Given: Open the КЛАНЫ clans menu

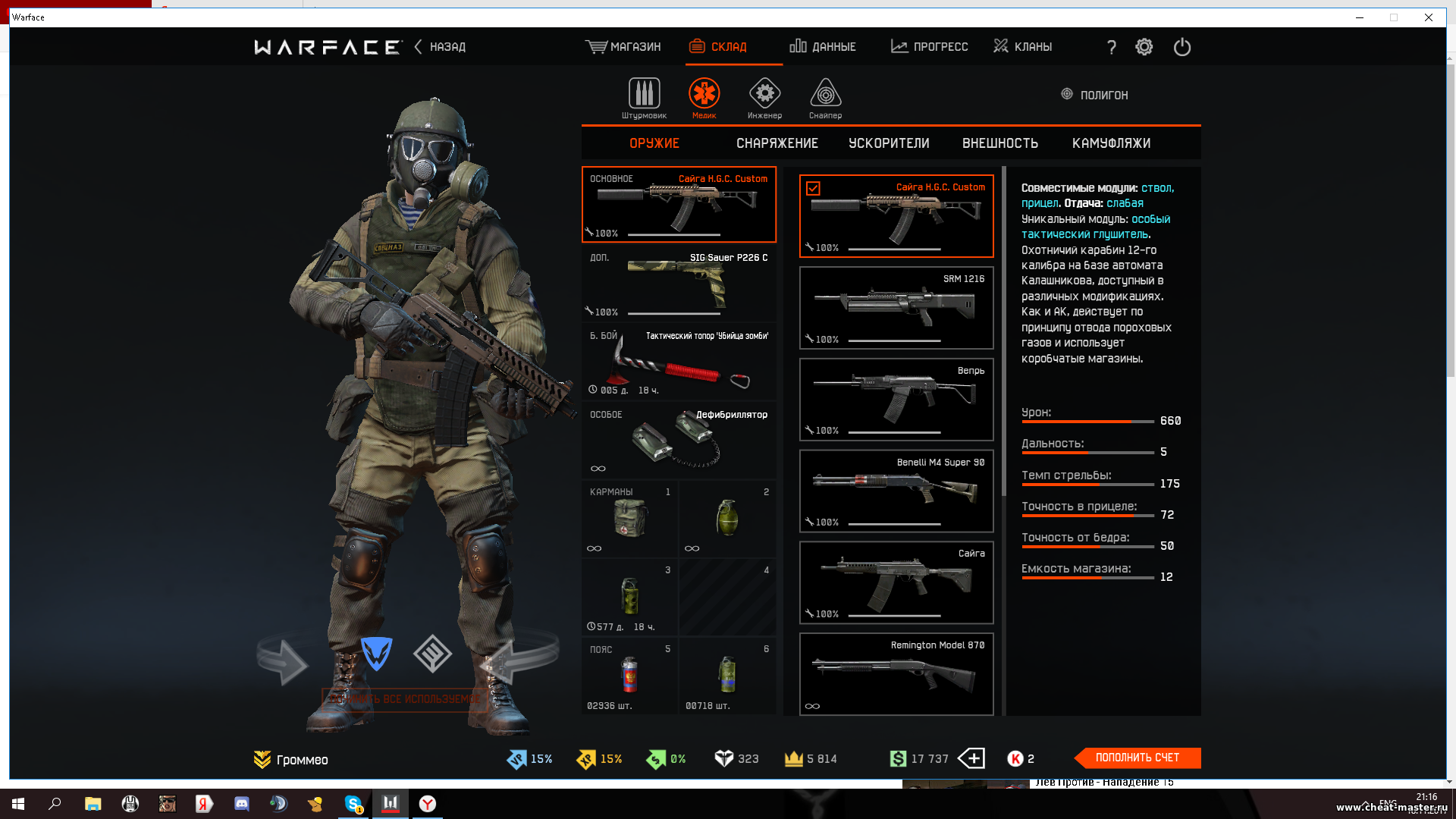Looking at the screenshot, I should click(x=1023, y=47).
